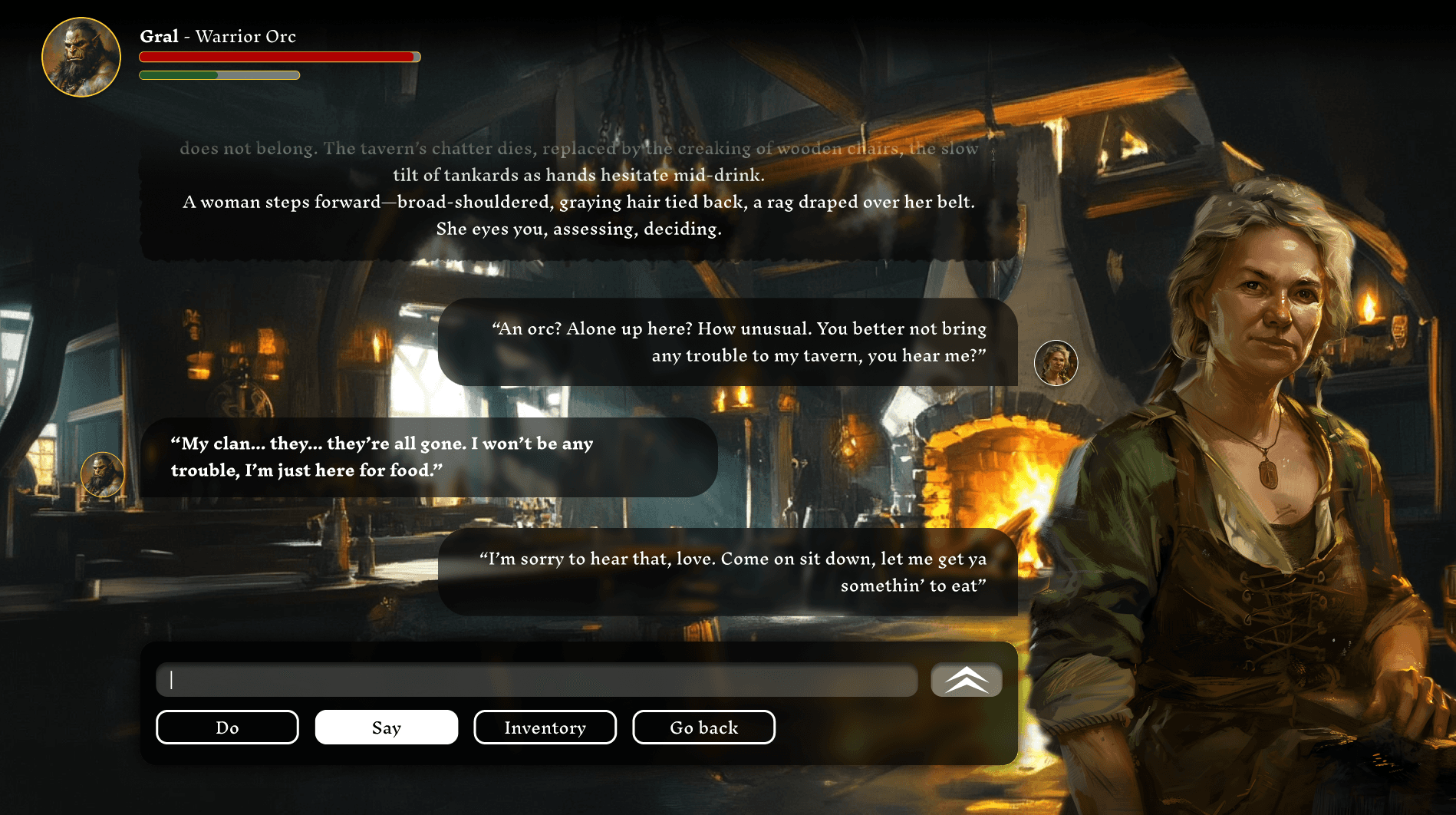Screen dimensions: 1456x815
Task: Open the Inventory
Action: (x=545, y=727)
